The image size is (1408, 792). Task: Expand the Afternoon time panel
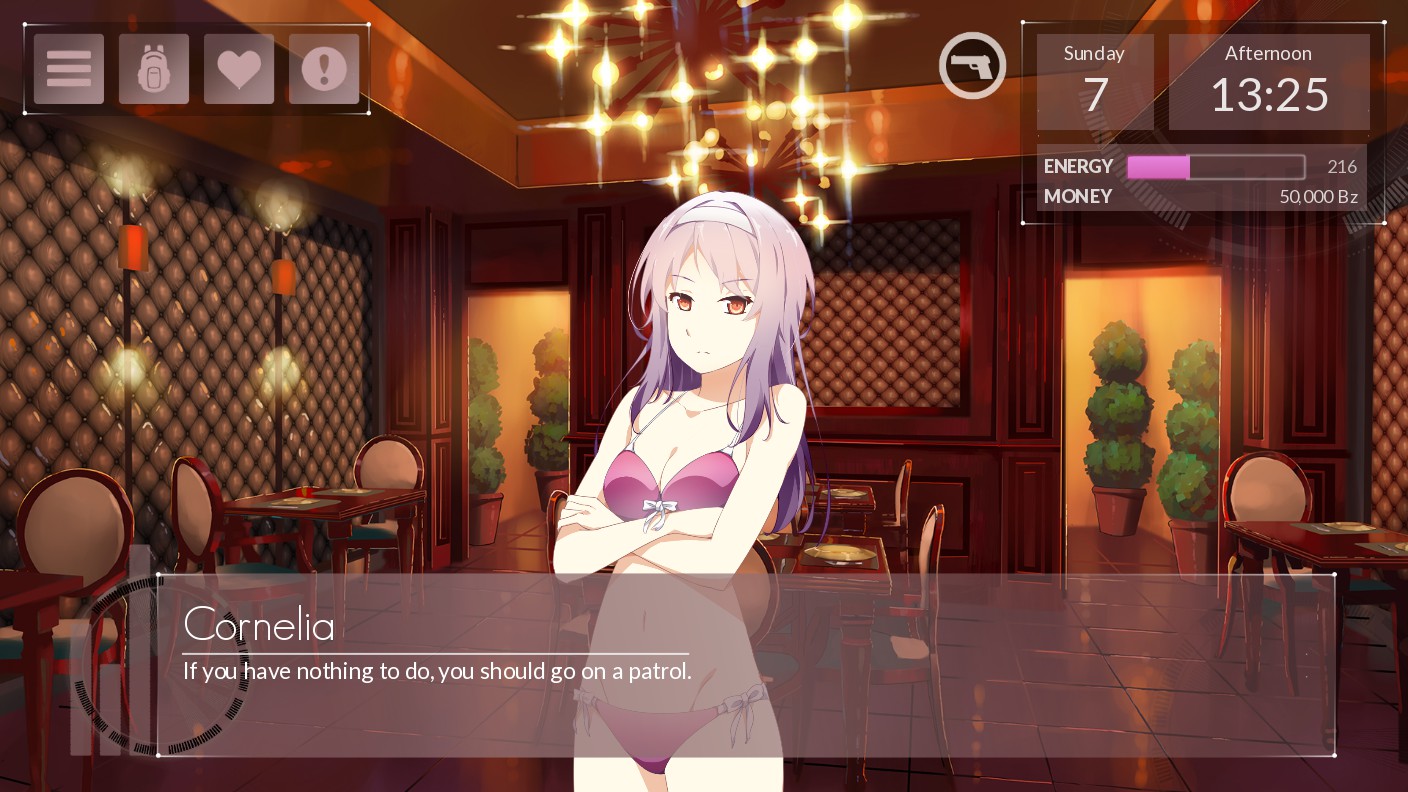coord(1269,80)
